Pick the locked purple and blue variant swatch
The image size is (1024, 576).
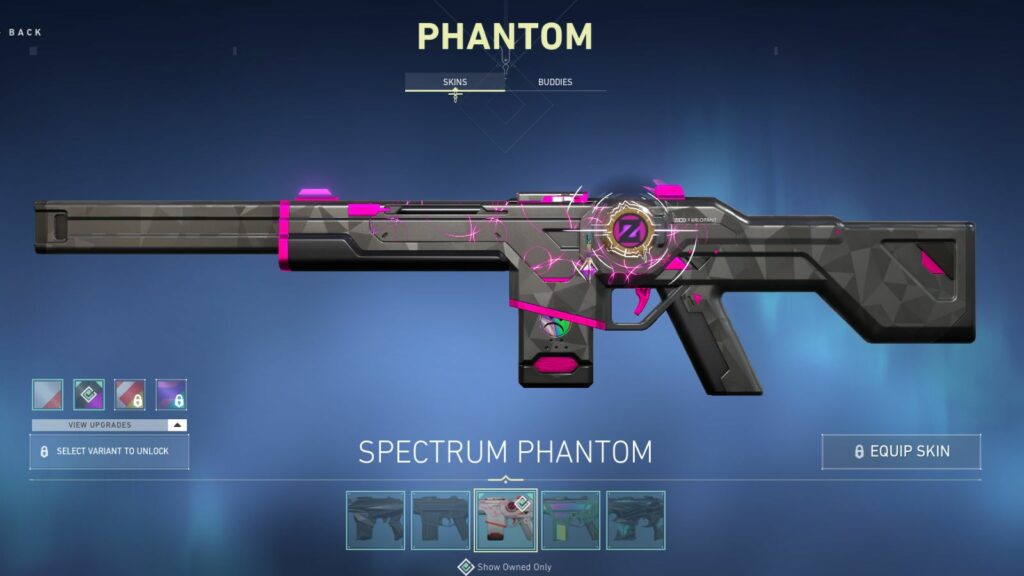point(171,394)
